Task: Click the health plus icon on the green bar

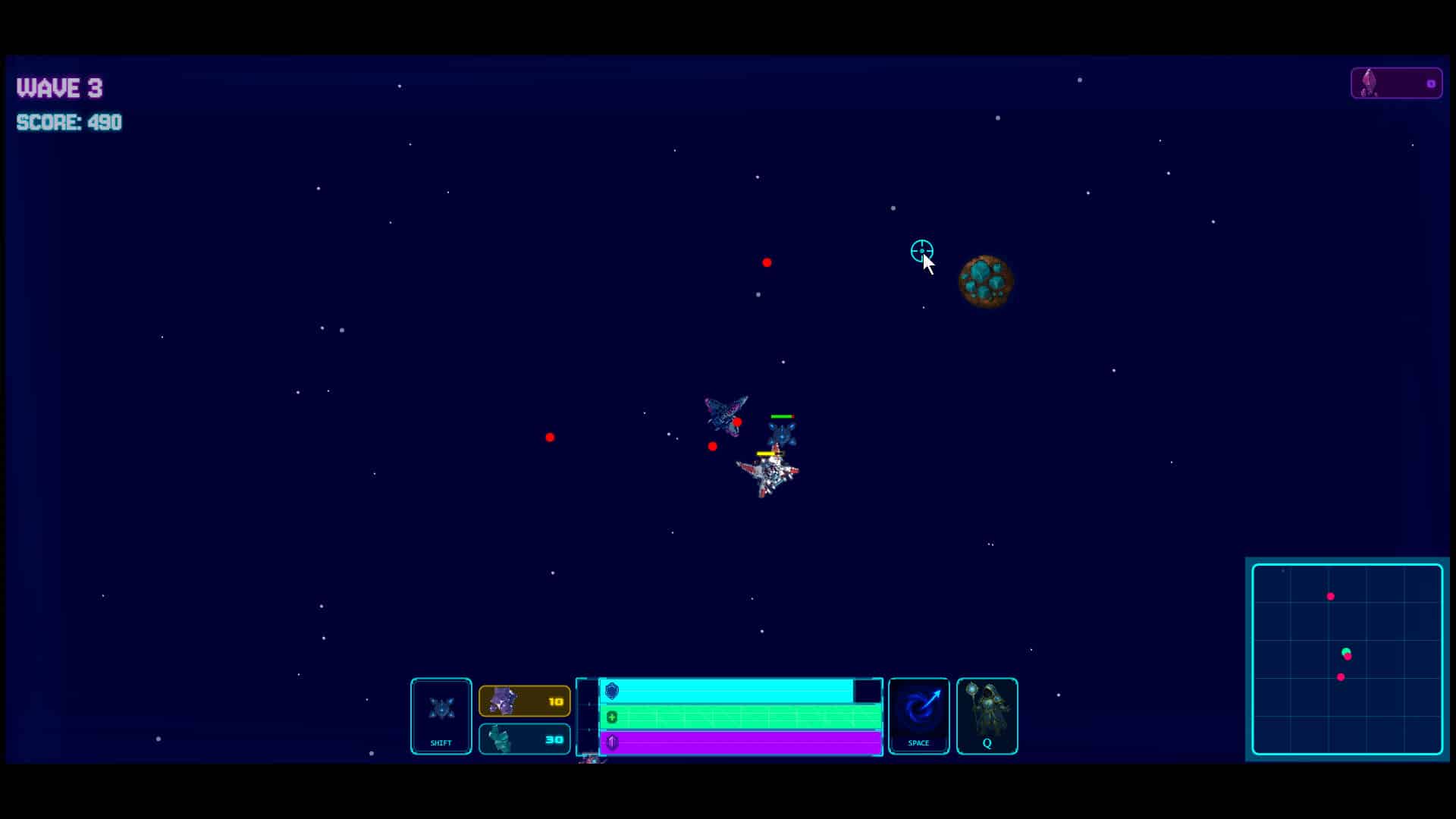Action: pyautogui.click(x=611, y=716)
